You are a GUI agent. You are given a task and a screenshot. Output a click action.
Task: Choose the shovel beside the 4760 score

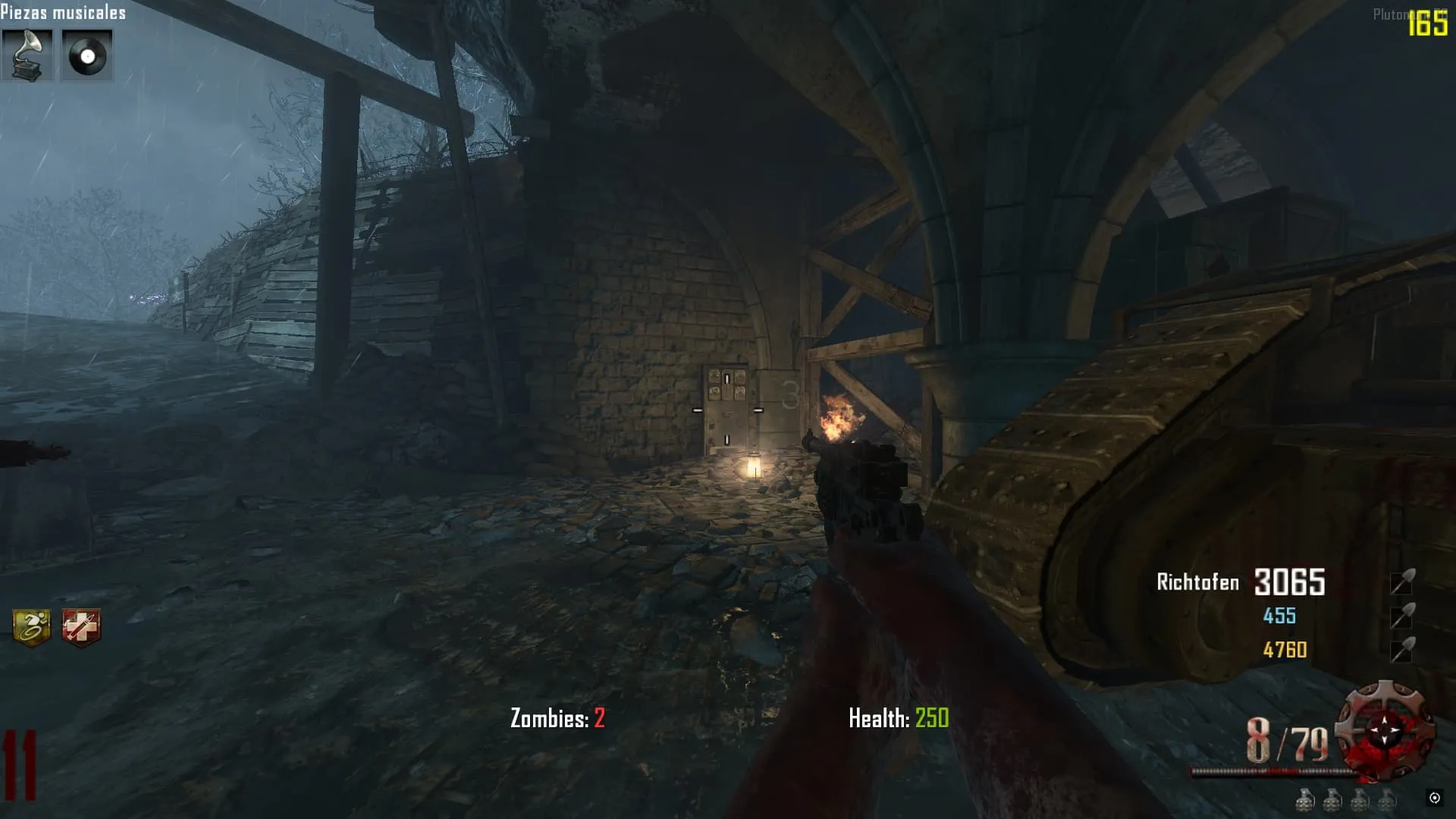[x=1402, y=650]
